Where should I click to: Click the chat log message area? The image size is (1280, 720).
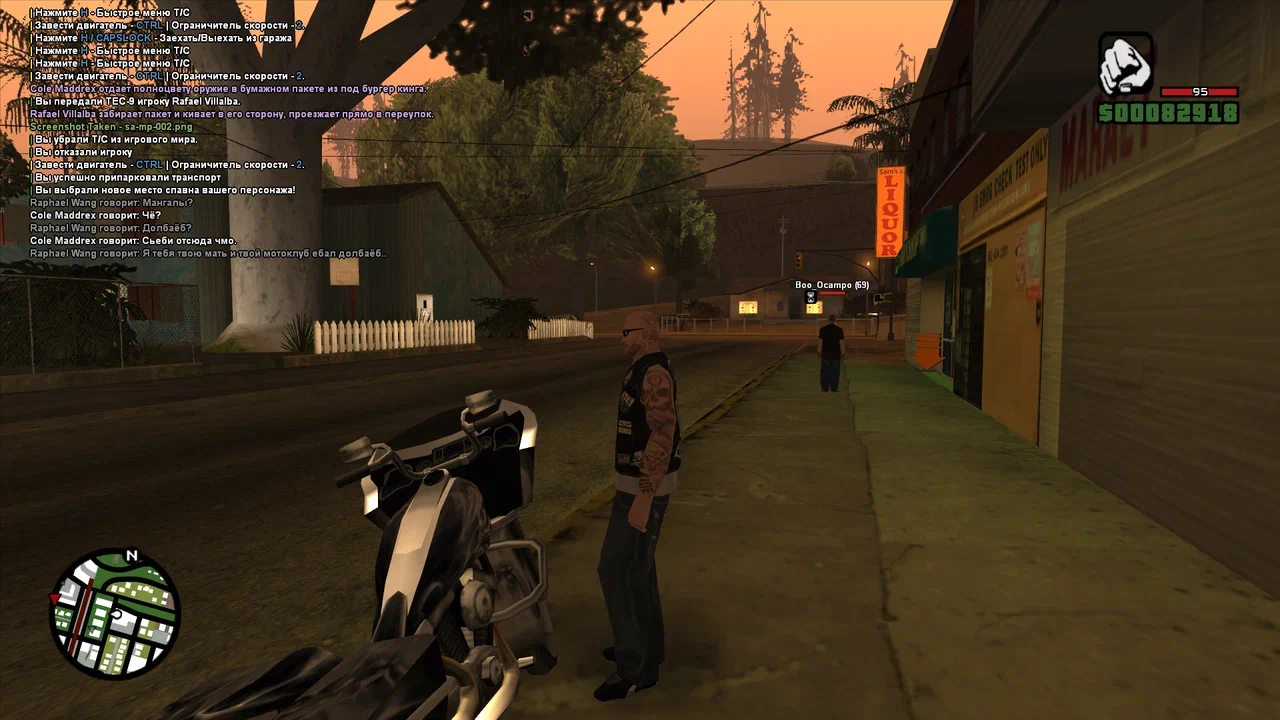210,132
